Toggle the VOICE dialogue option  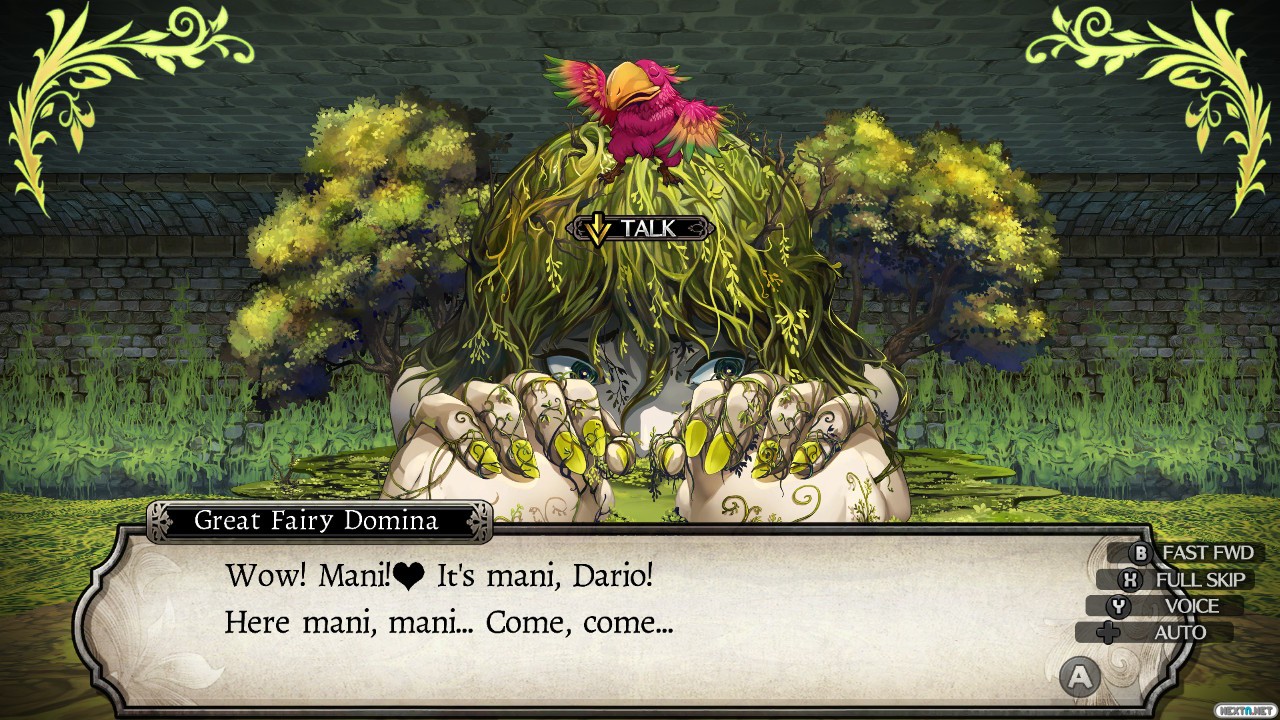tap(1177, 606)
